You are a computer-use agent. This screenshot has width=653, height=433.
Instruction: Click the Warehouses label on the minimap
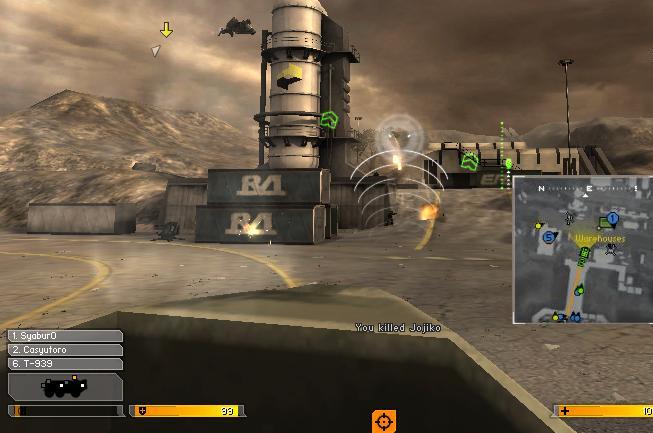coord(599,239)
